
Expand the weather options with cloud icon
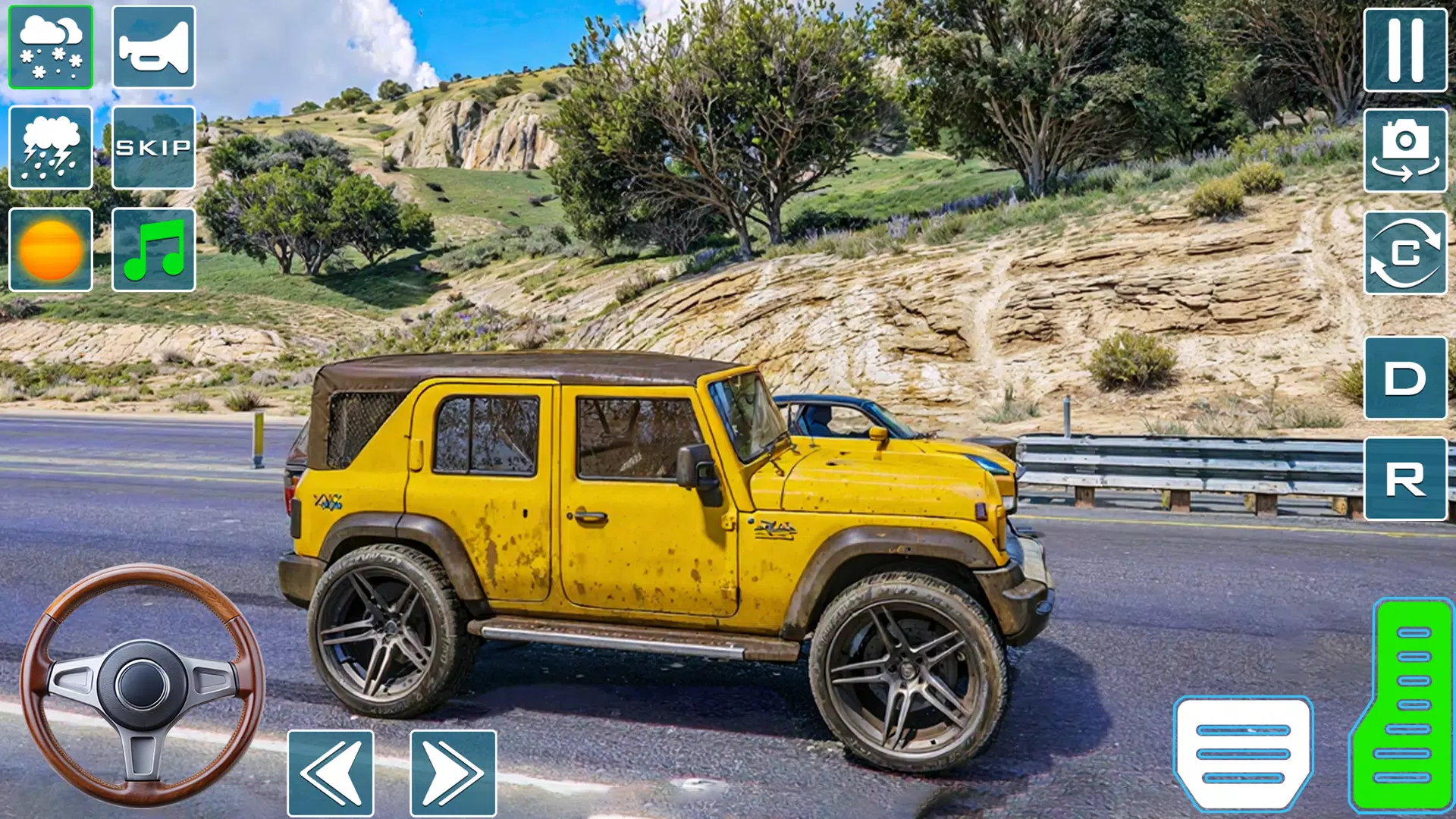[50, 149]
